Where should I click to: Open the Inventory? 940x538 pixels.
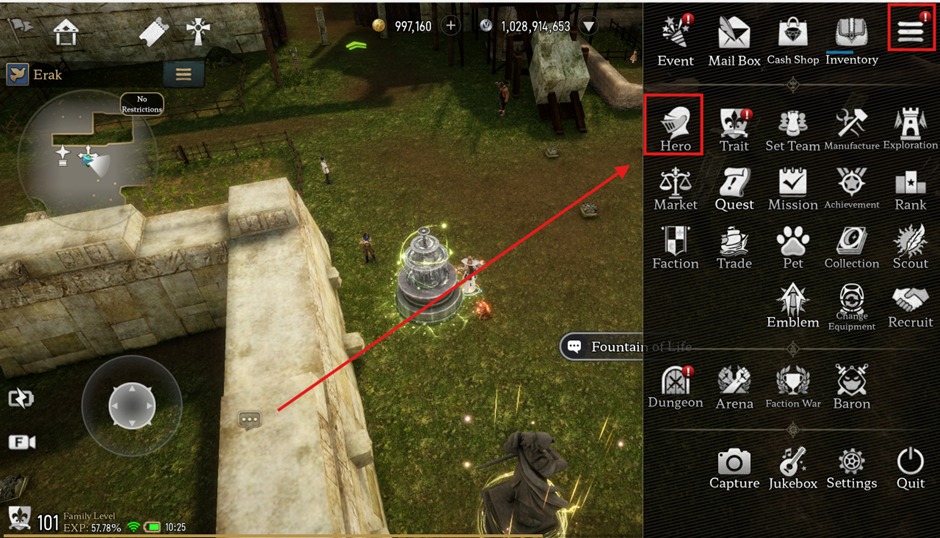coord(851,40)
